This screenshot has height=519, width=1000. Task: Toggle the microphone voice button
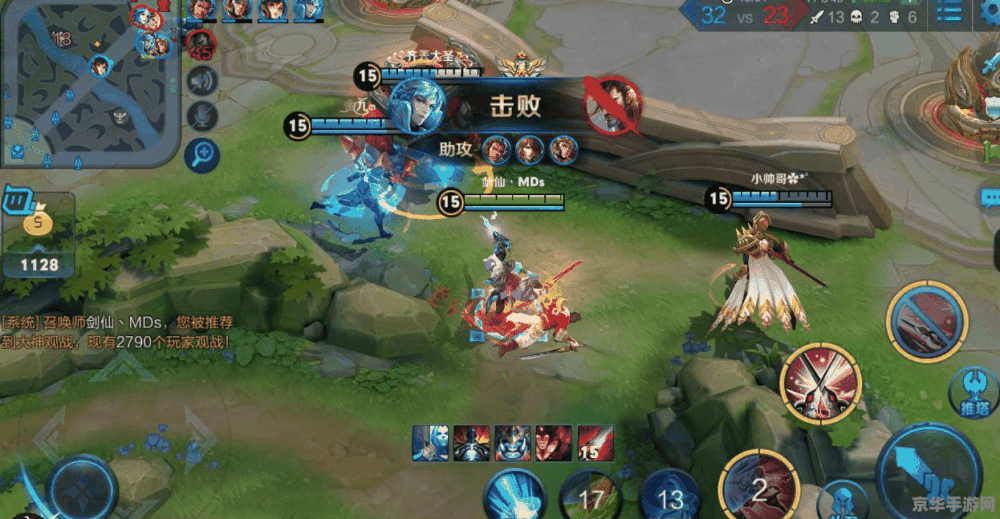pos(203,116)
